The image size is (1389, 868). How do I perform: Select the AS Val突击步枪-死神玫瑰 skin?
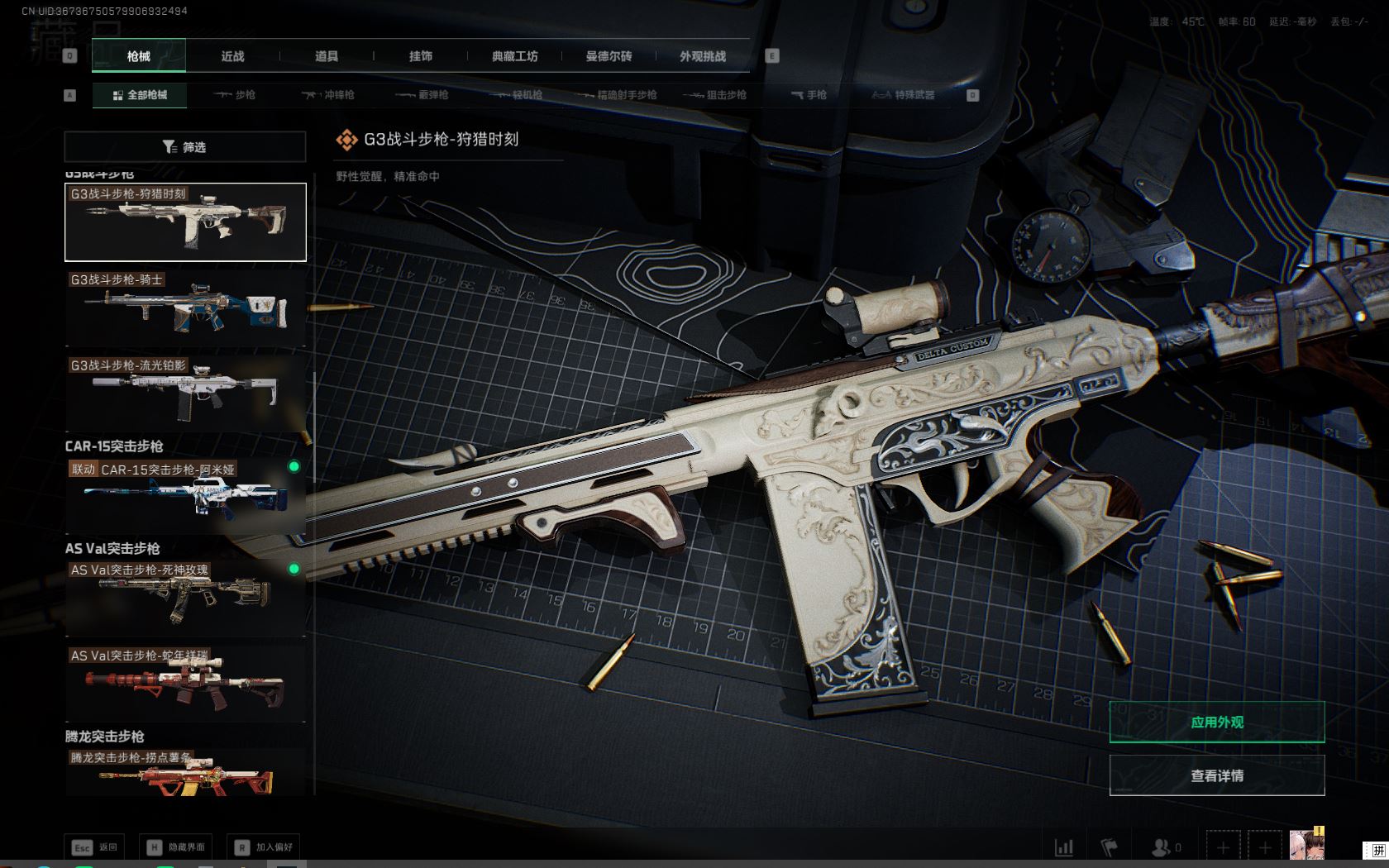(185, 599)
